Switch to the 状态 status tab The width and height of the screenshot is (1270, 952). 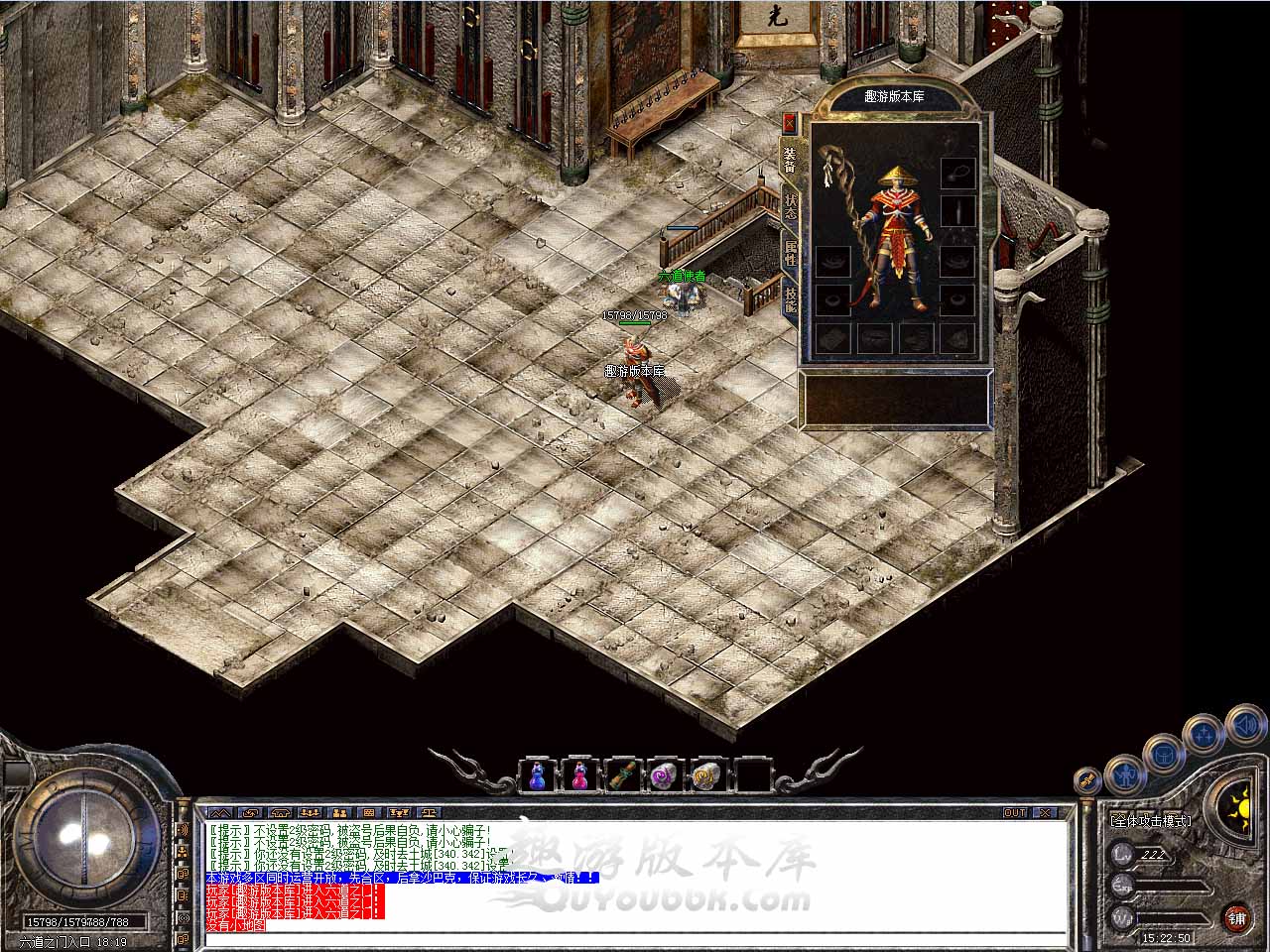click(791, 206)
